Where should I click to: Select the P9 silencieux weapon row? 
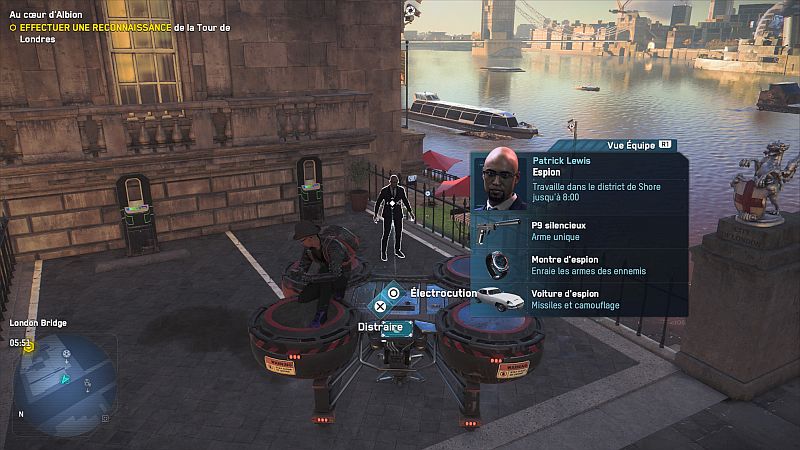[578, 229]
